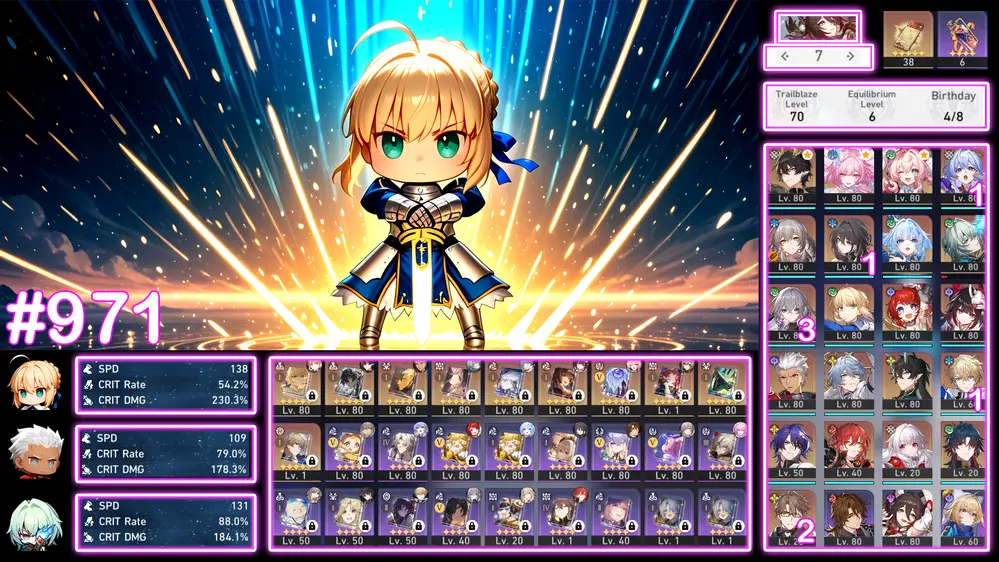Select the golden ticket item showing 38
999x562 pixels.
pos(907,36)
